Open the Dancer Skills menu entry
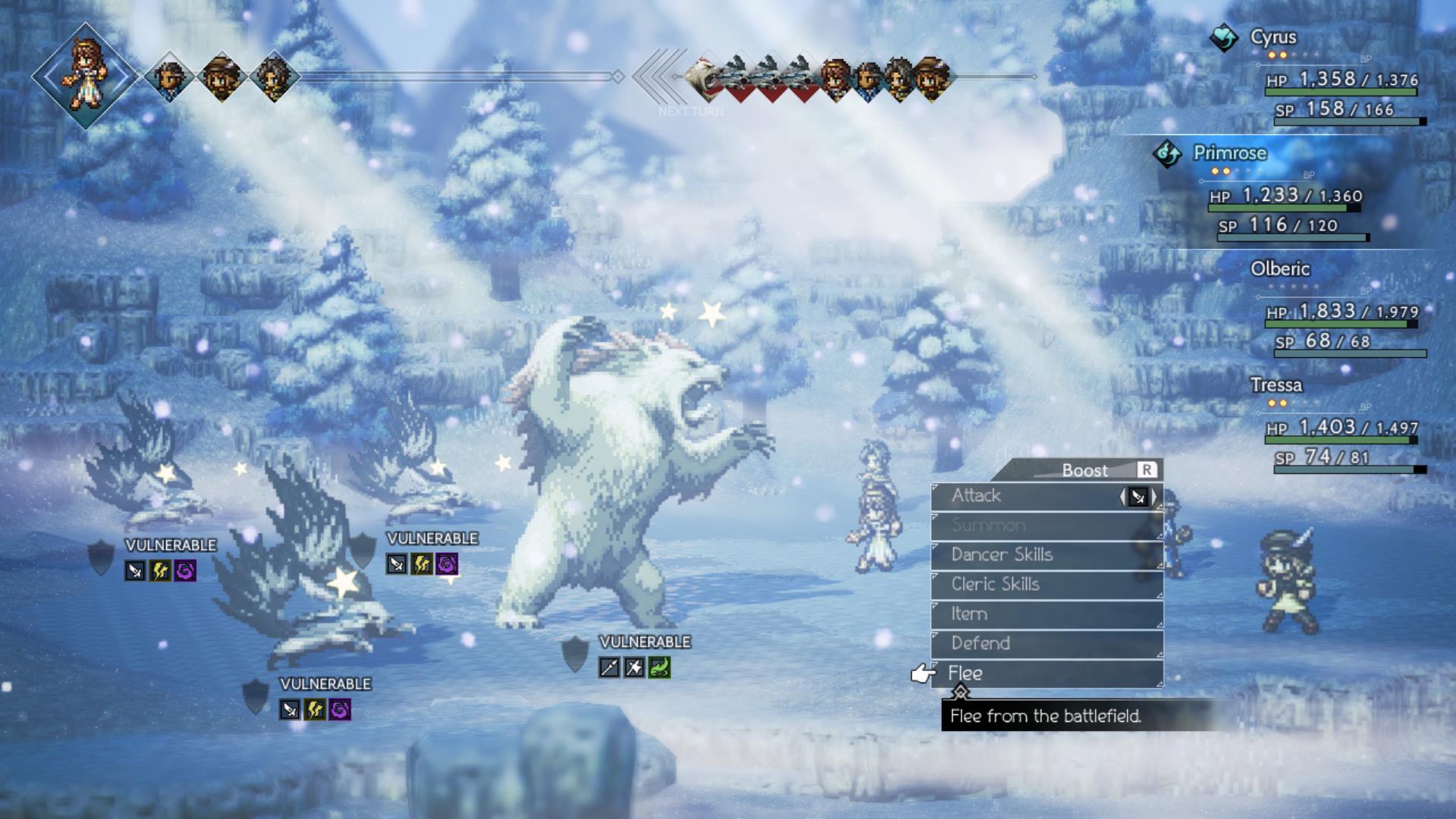The height and width of the screenshot is (819, 1456). click(1001, 554)
